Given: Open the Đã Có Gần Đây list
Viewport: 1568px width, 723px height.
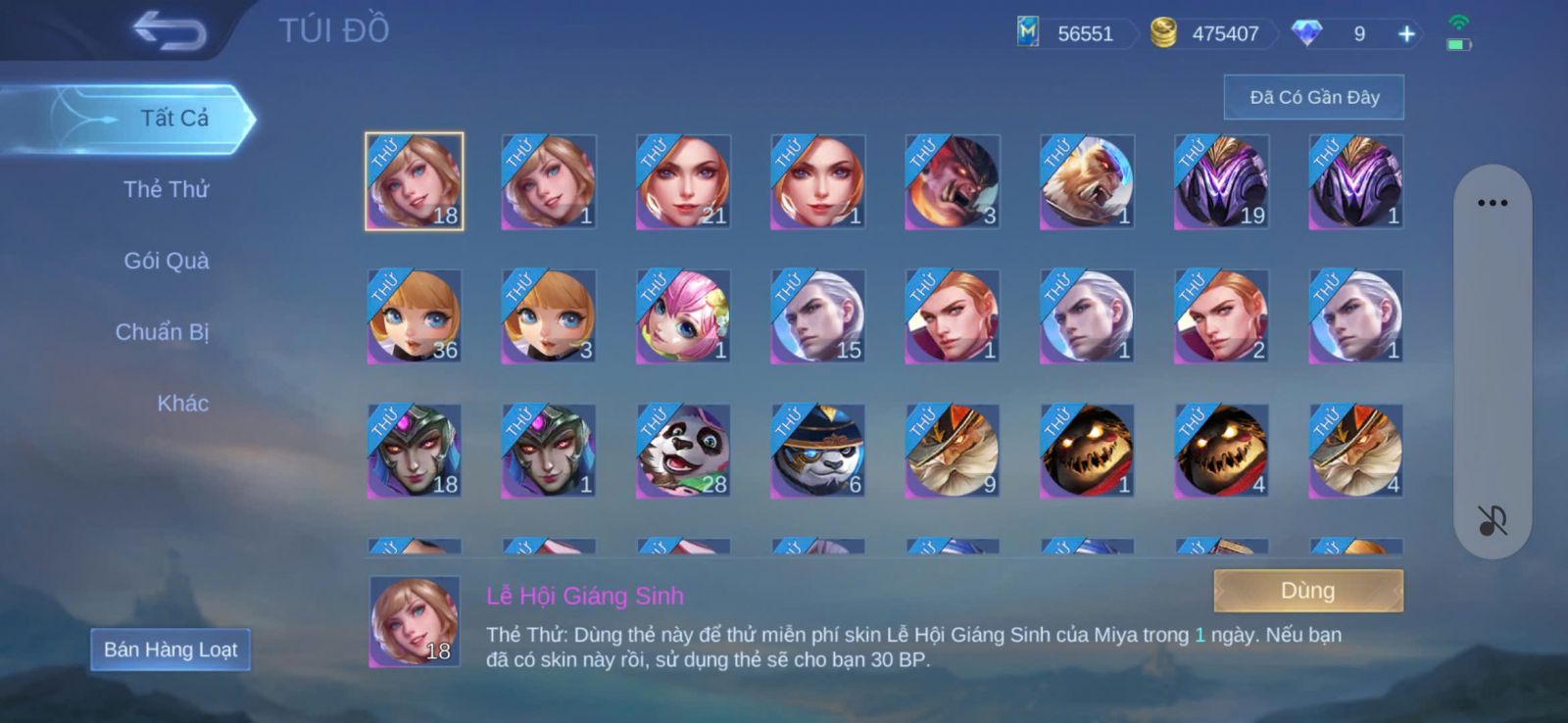Looking at the screenshot, I should coord(1313,97).
